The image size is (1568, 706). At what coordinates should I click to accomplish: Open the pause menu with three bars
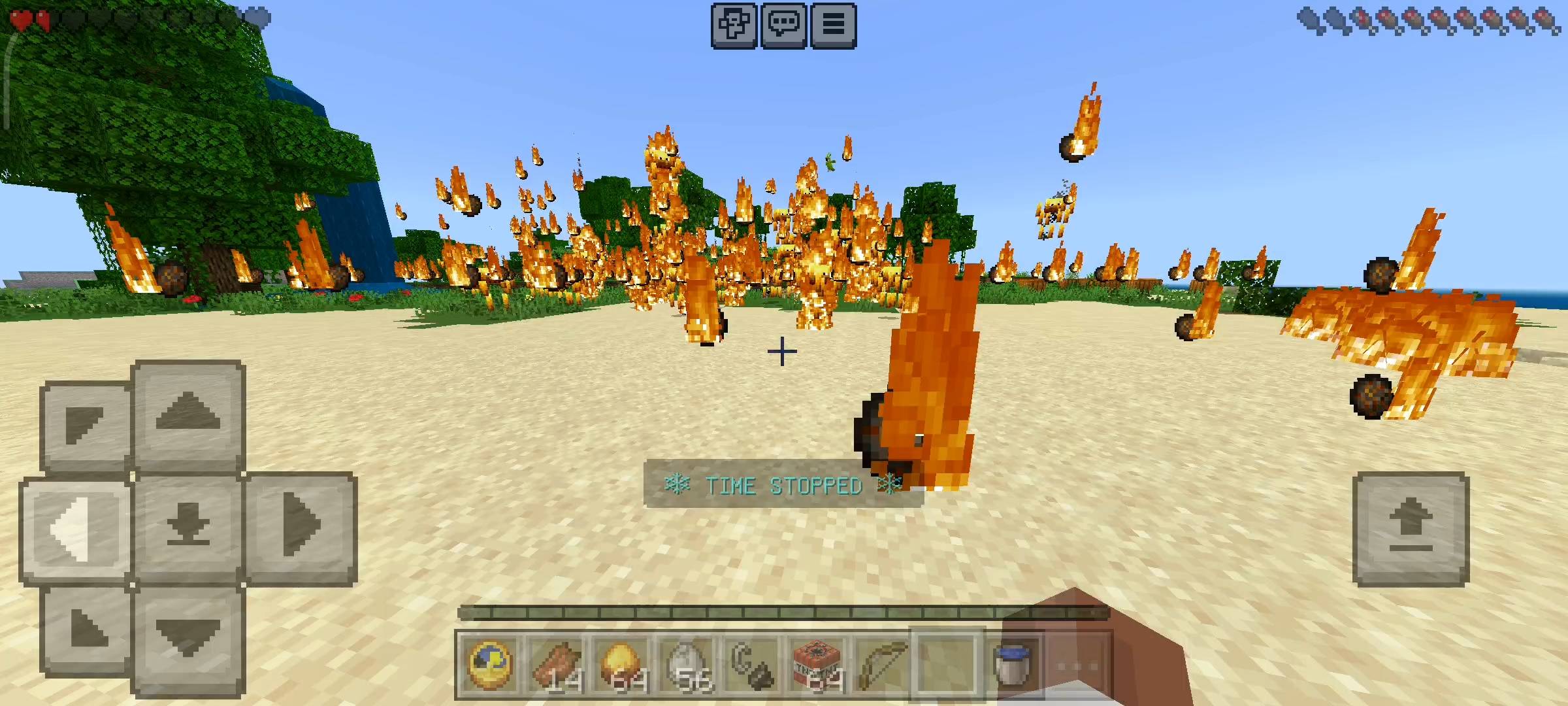(833, 25)
